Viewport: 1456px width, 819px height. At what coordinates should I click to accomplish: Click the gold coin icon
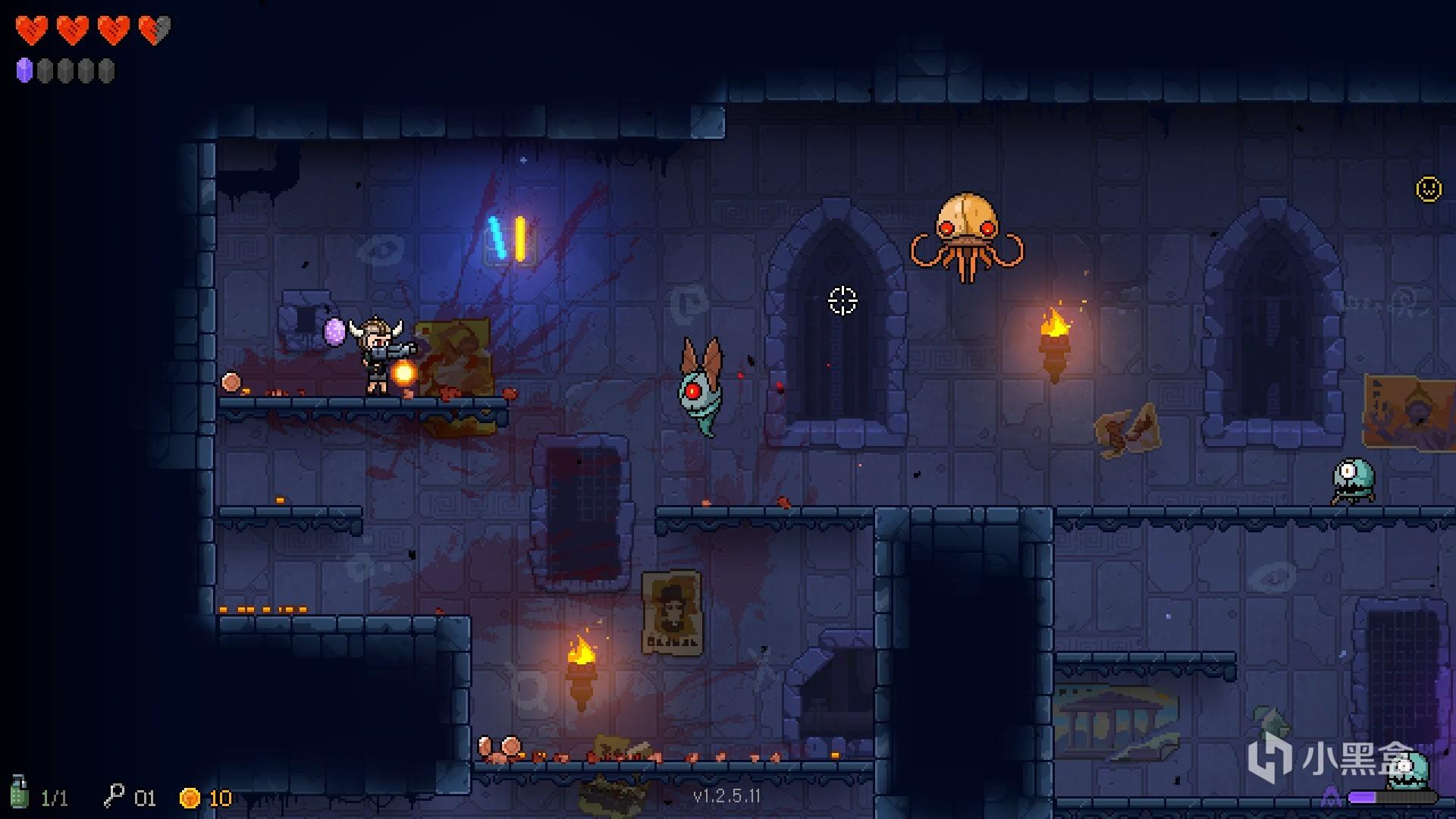(x=190, y=798)
